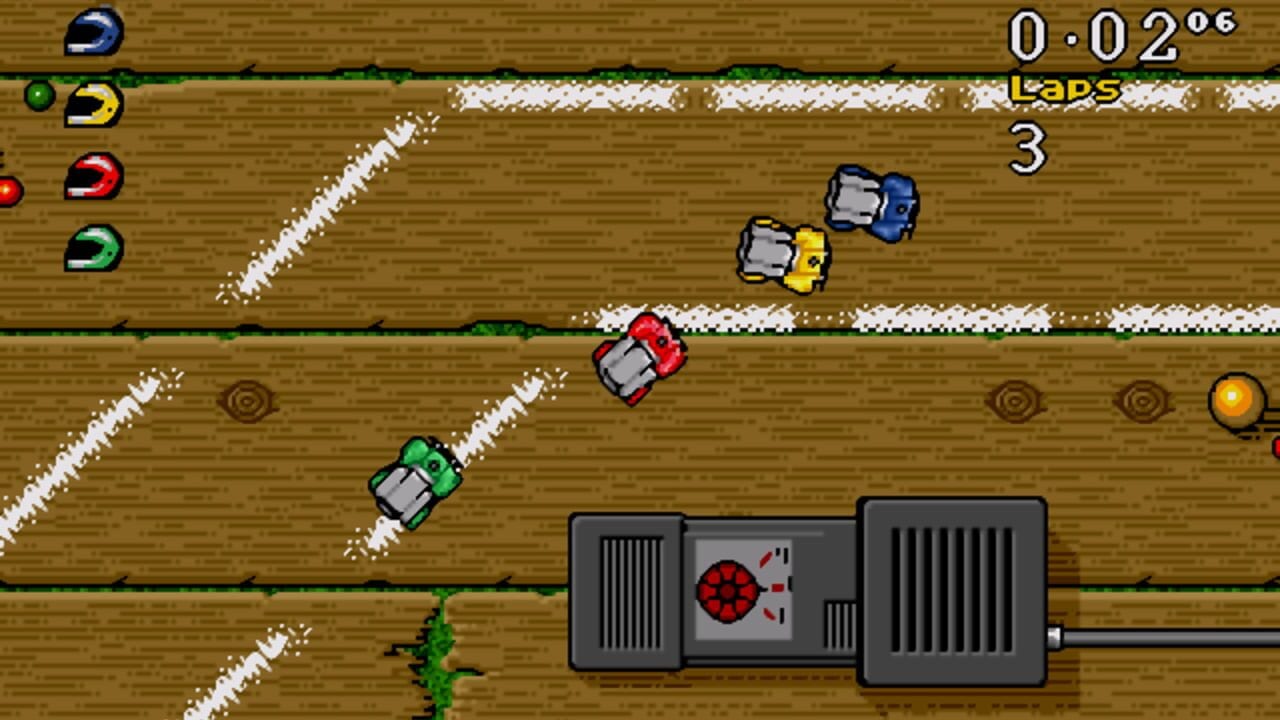The width and height of the screenshot is (1280, 720).
Task: Select the green race car
Action: (416, 478)
